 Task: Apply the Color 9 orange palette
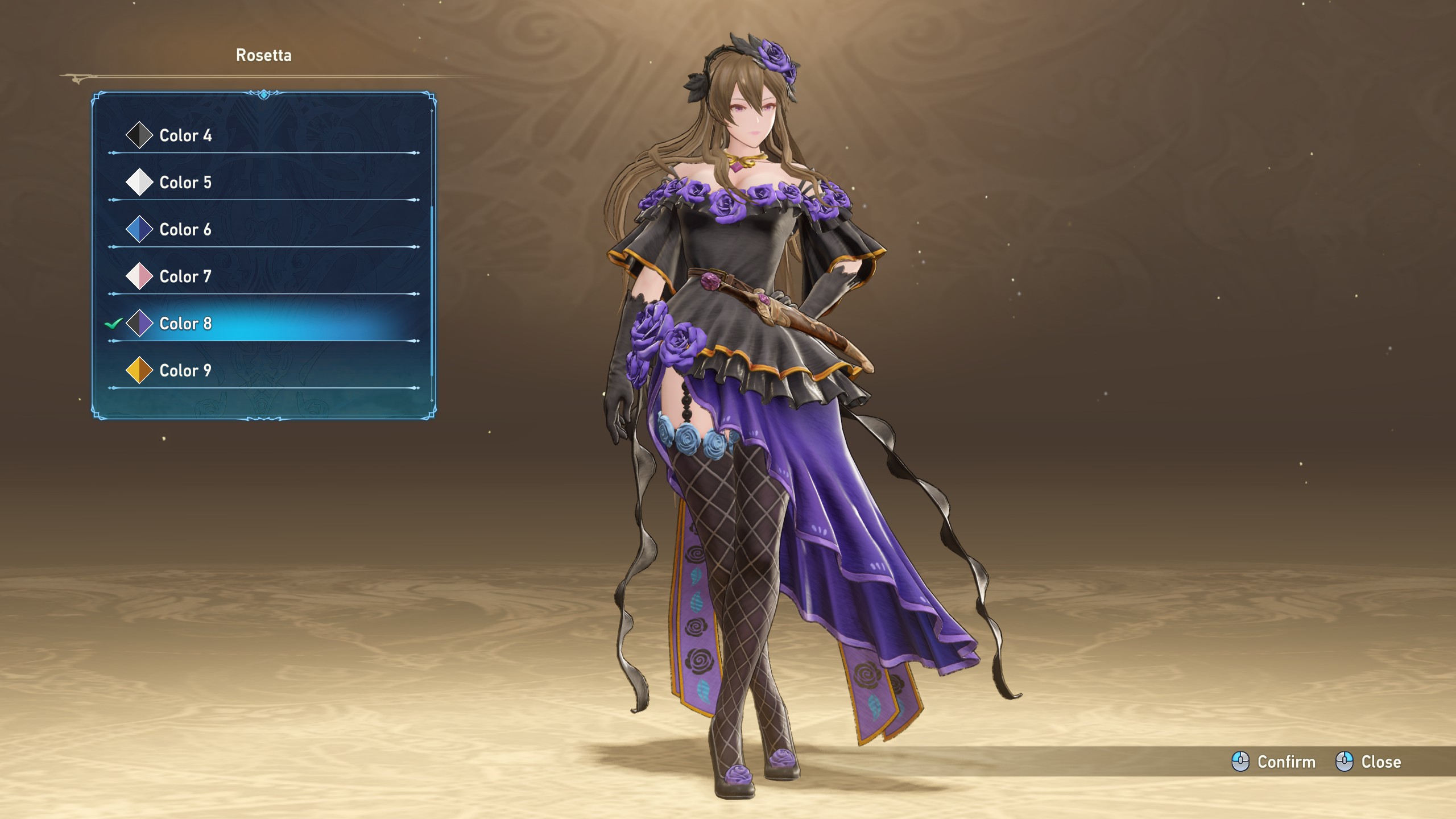pyautogui.click(x=185, y=371)
